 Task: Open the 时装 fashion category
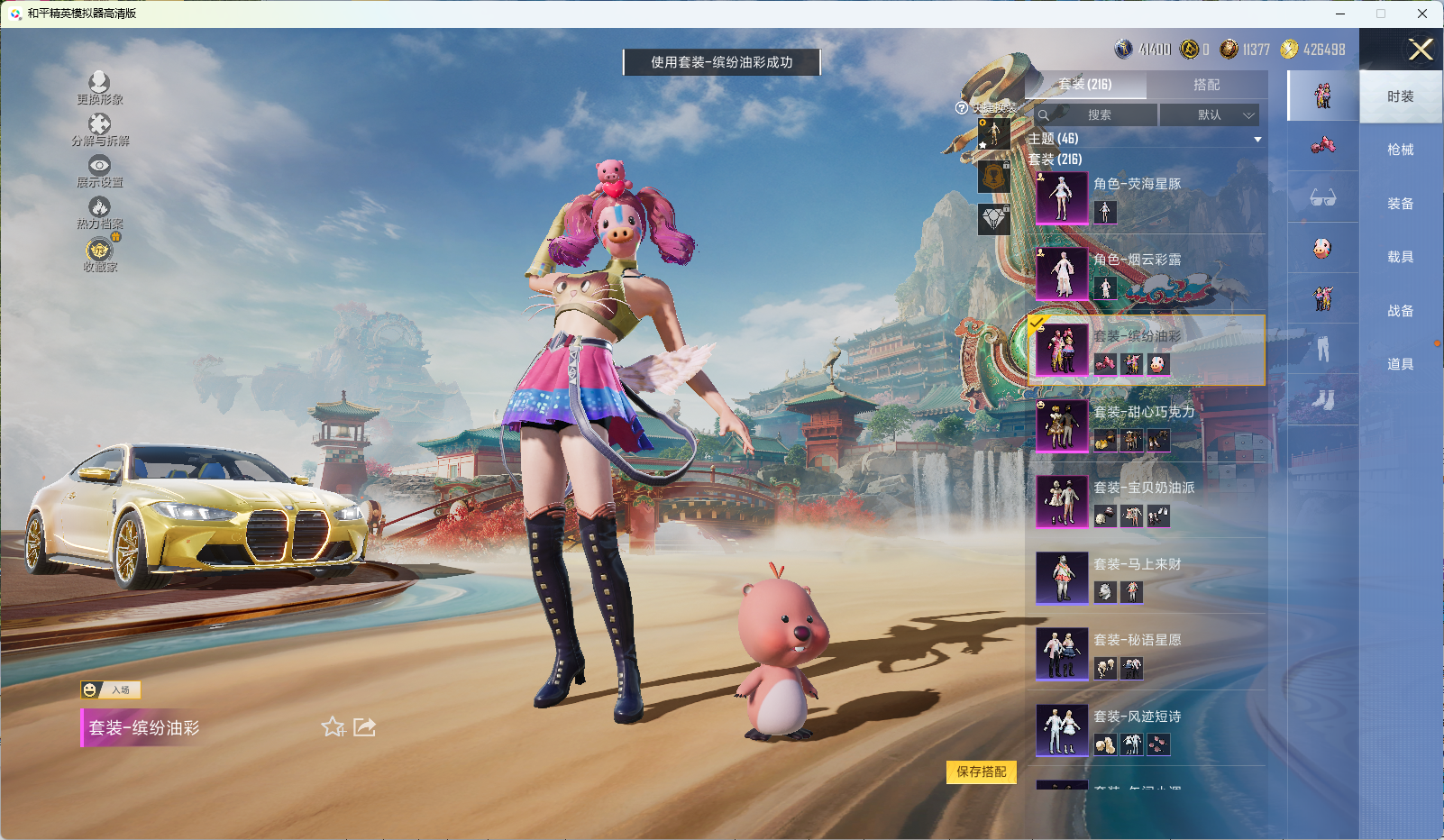click(1400, 96)
